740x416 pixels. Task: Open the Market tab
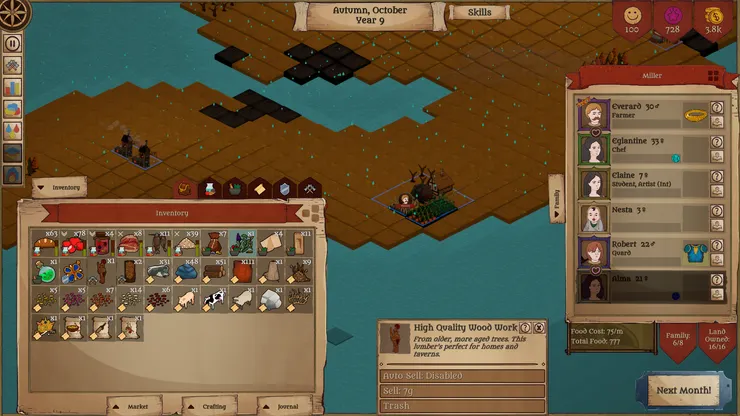136,406
